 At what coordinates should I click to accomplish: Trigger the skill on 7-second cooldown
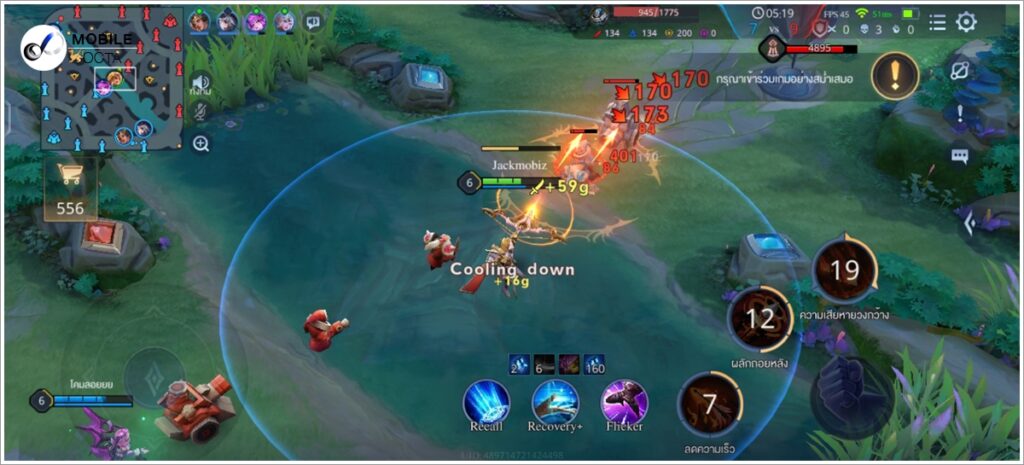point(710,405)
